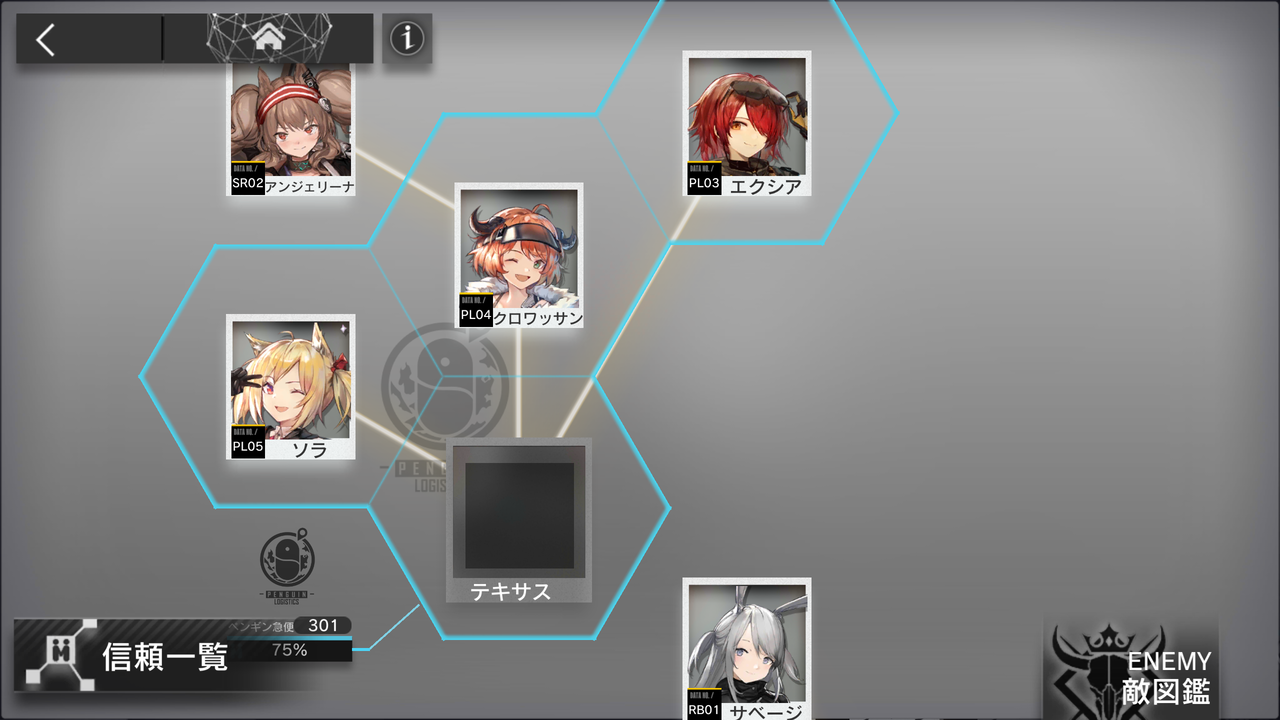Image resolution: width=1280 pixels, height=720 pixels.
Task: Select Exusiai's PL03 portrait
Action: point(747,120)
